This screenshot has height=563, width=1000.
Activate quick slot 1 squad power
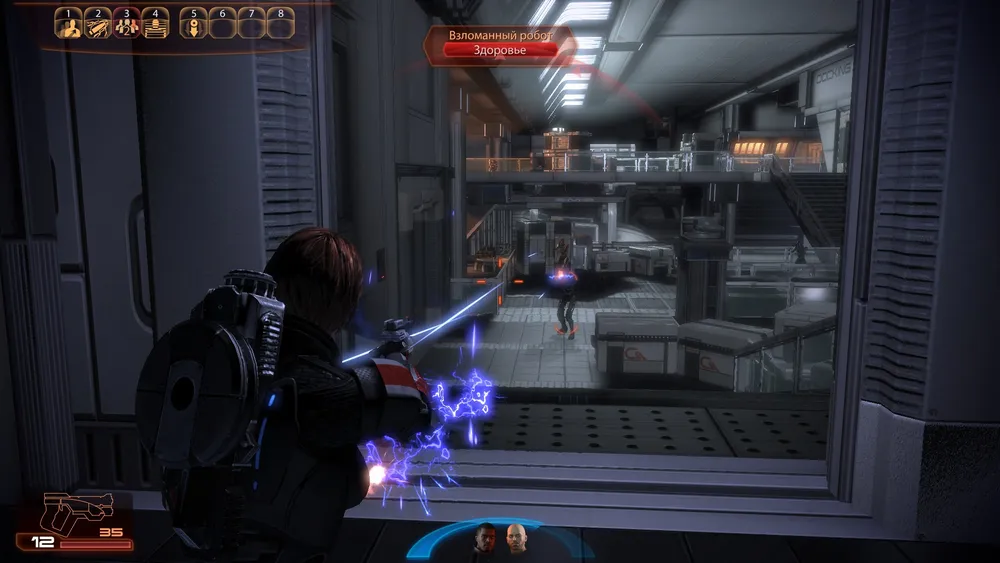pyautogui.click(x=70, y=25)
